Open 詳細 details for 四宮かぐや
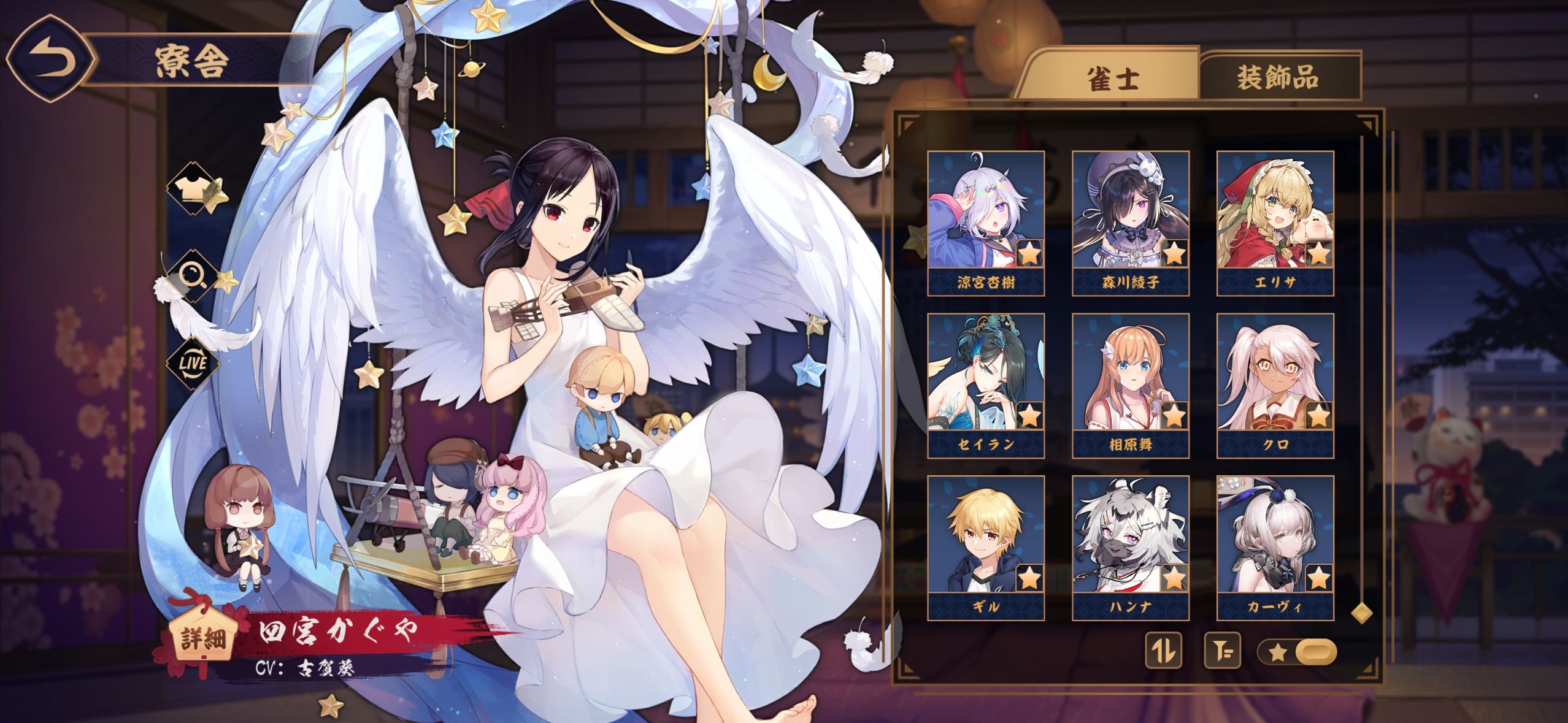The height and width of the screenshot is (723, 1568). pos(198,639)
